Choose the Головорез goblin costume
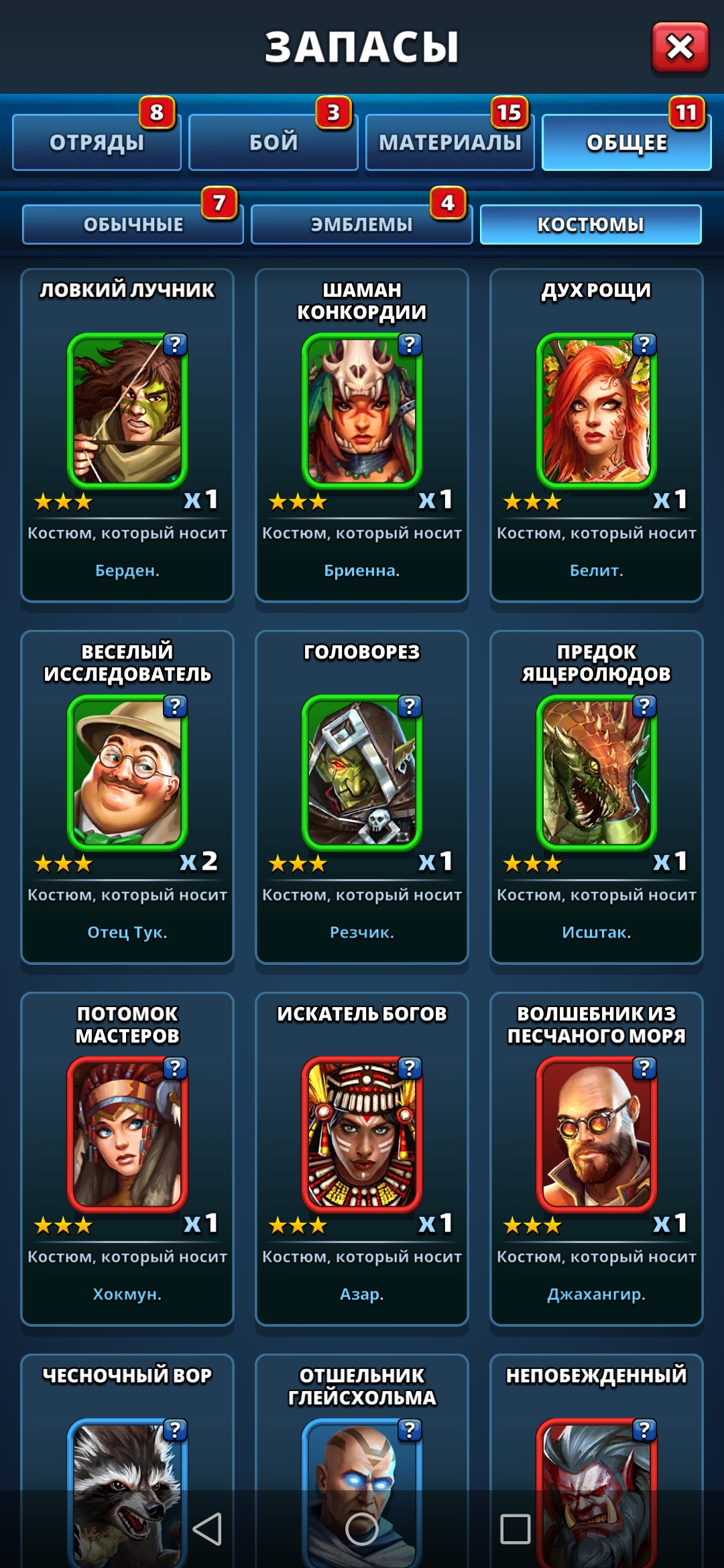This screenshot has height=1568, width=724. pyautogui.click(x=362, y=772)
